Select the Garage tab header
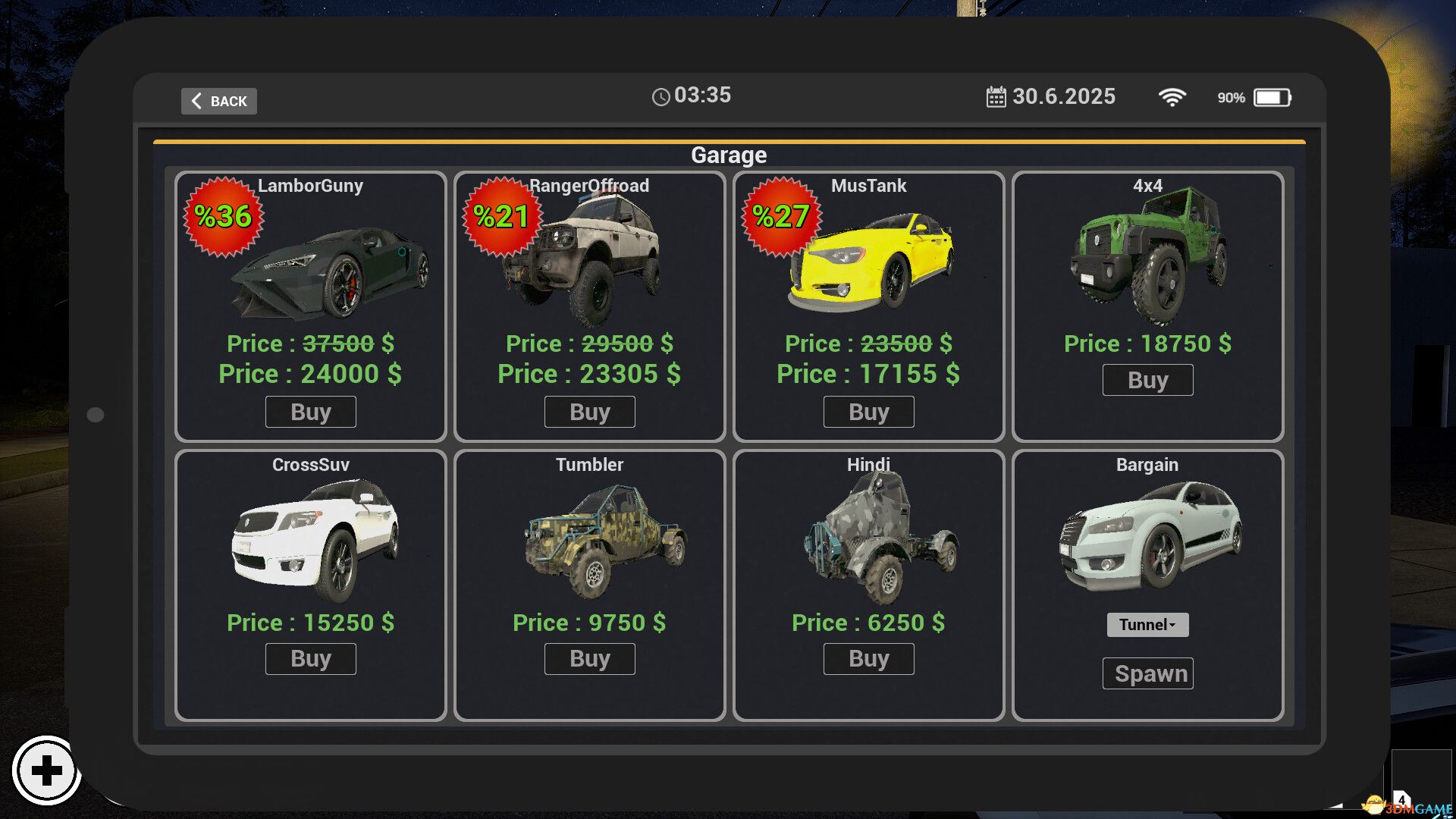1456x819 pixels. 729,155
